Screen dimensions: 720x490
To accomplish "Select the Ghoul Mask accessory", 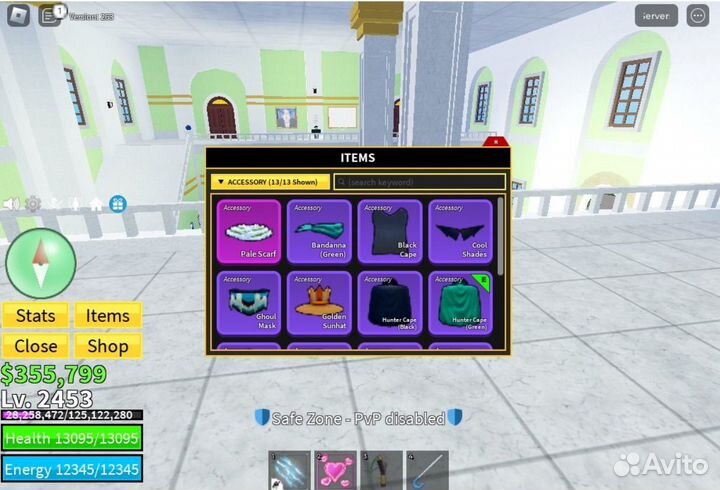I will click(x=249, y=301).
